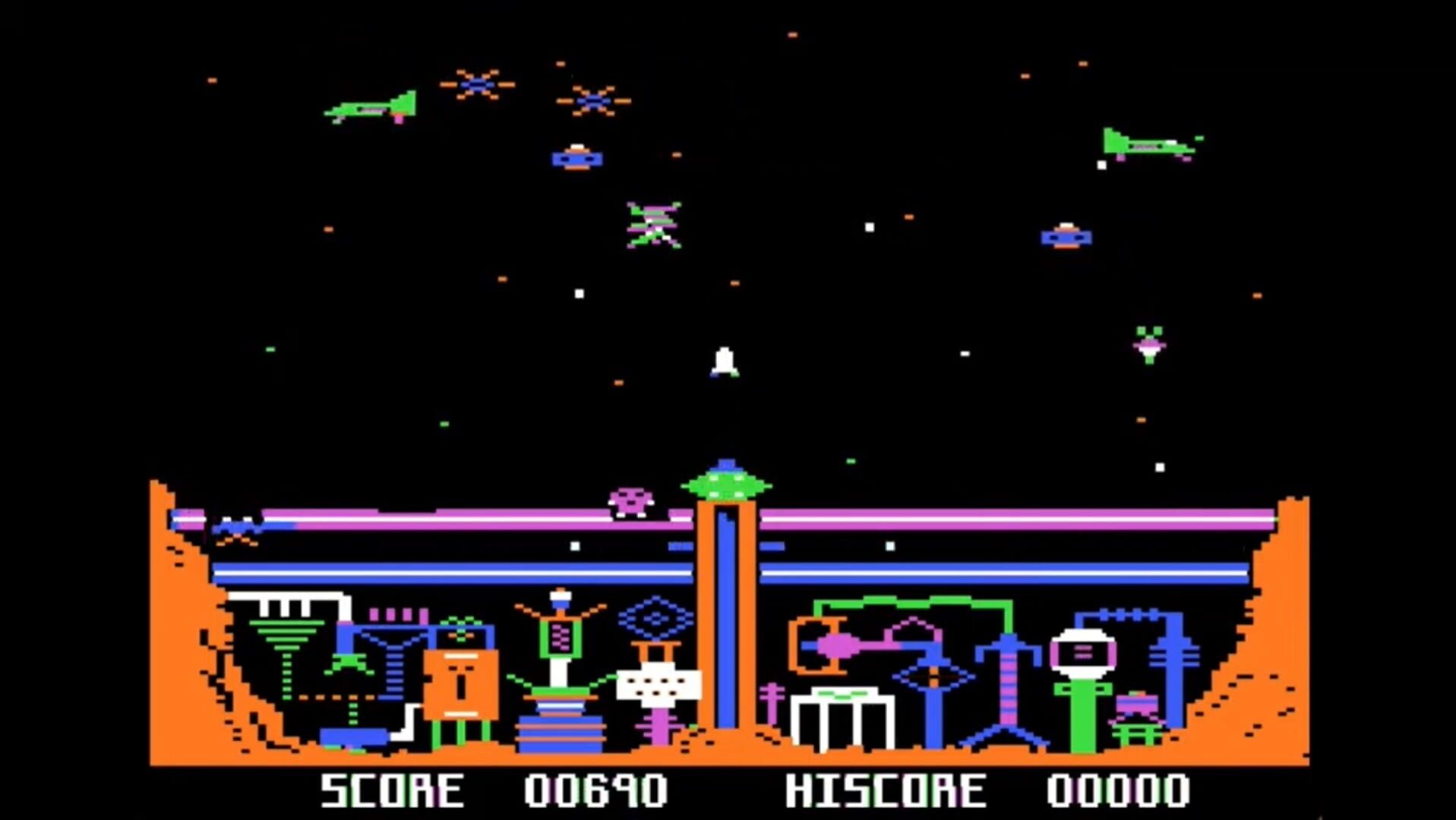Viewport: 1456px width, 820px height.
Task: Click the green saucer atop the central tower
Action: point(727,484)
